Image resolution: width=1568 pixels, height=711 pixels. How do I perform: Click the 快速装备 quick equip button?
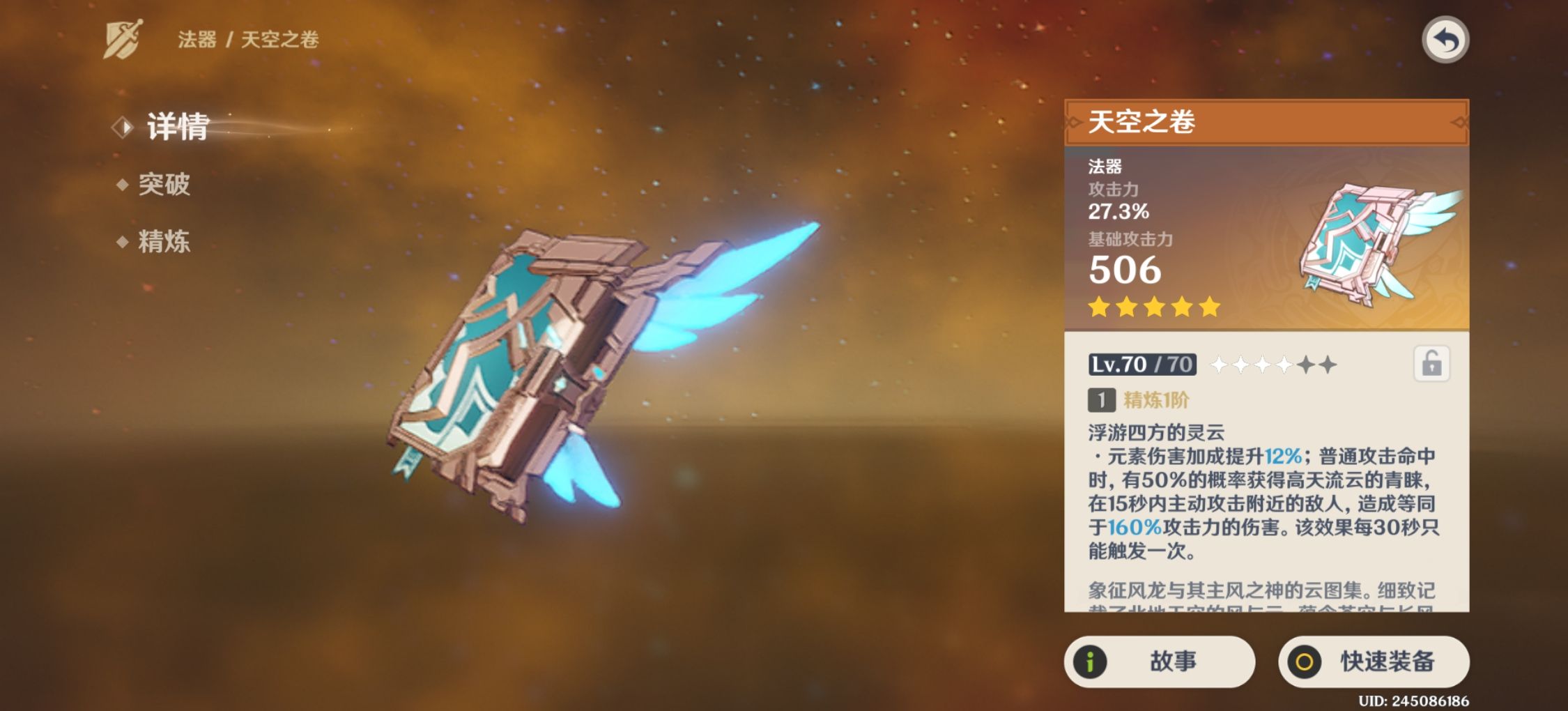tap(1374, 661)
